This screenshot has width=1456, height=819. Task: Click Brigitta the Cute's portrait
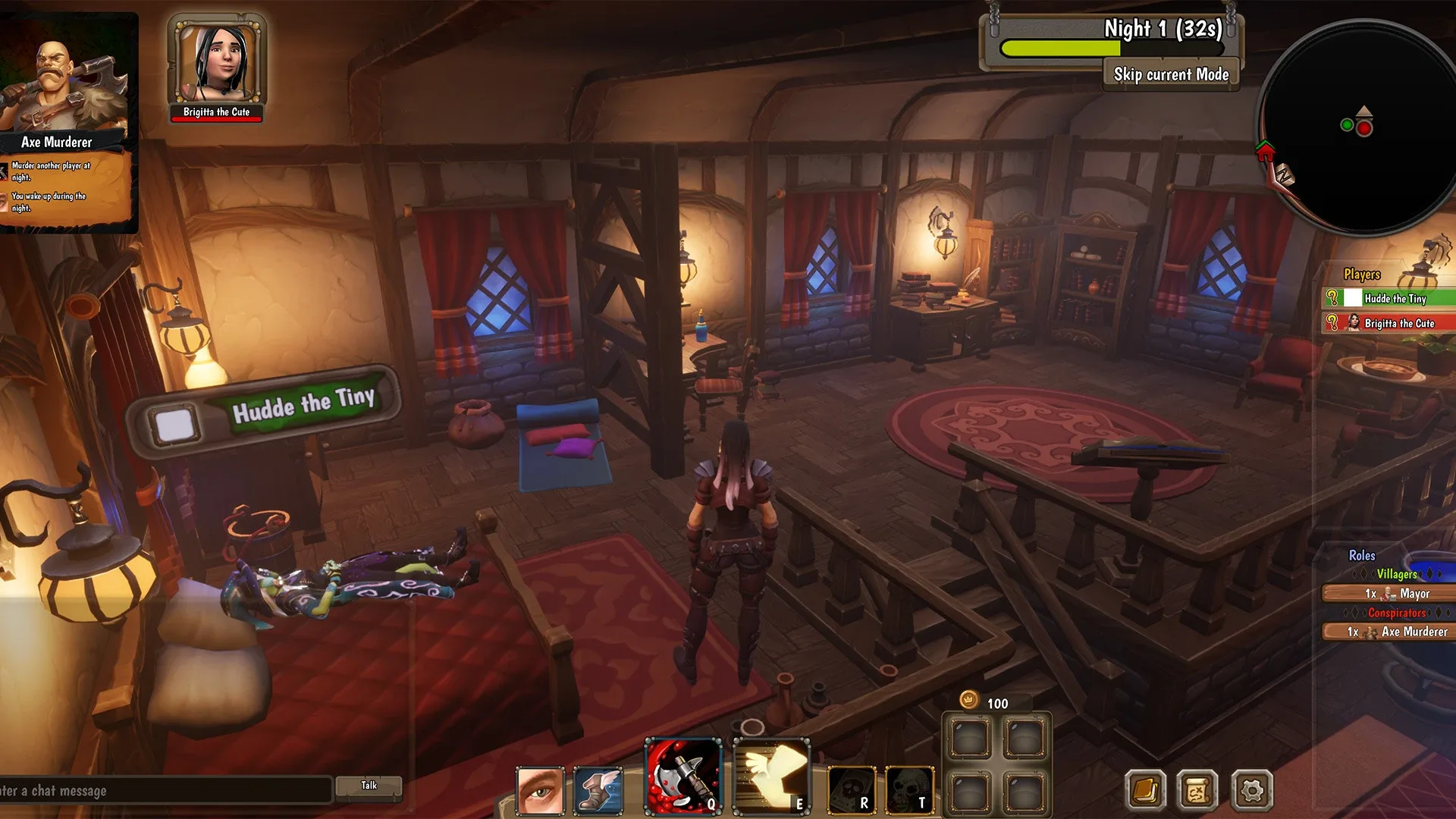[x=216, y=62]
